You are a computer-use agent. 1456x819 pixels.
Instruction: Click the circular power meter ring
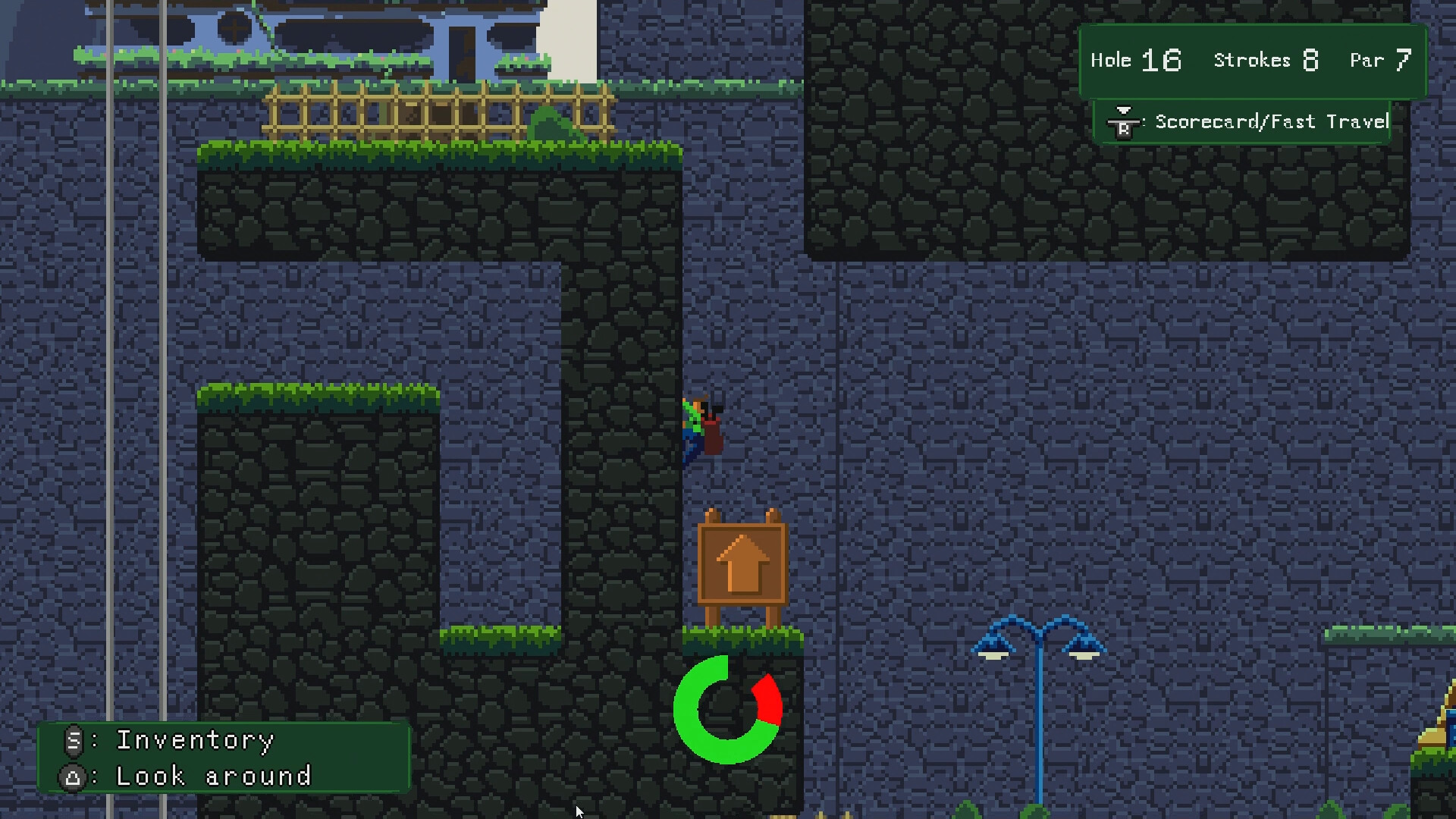point(728,709)
